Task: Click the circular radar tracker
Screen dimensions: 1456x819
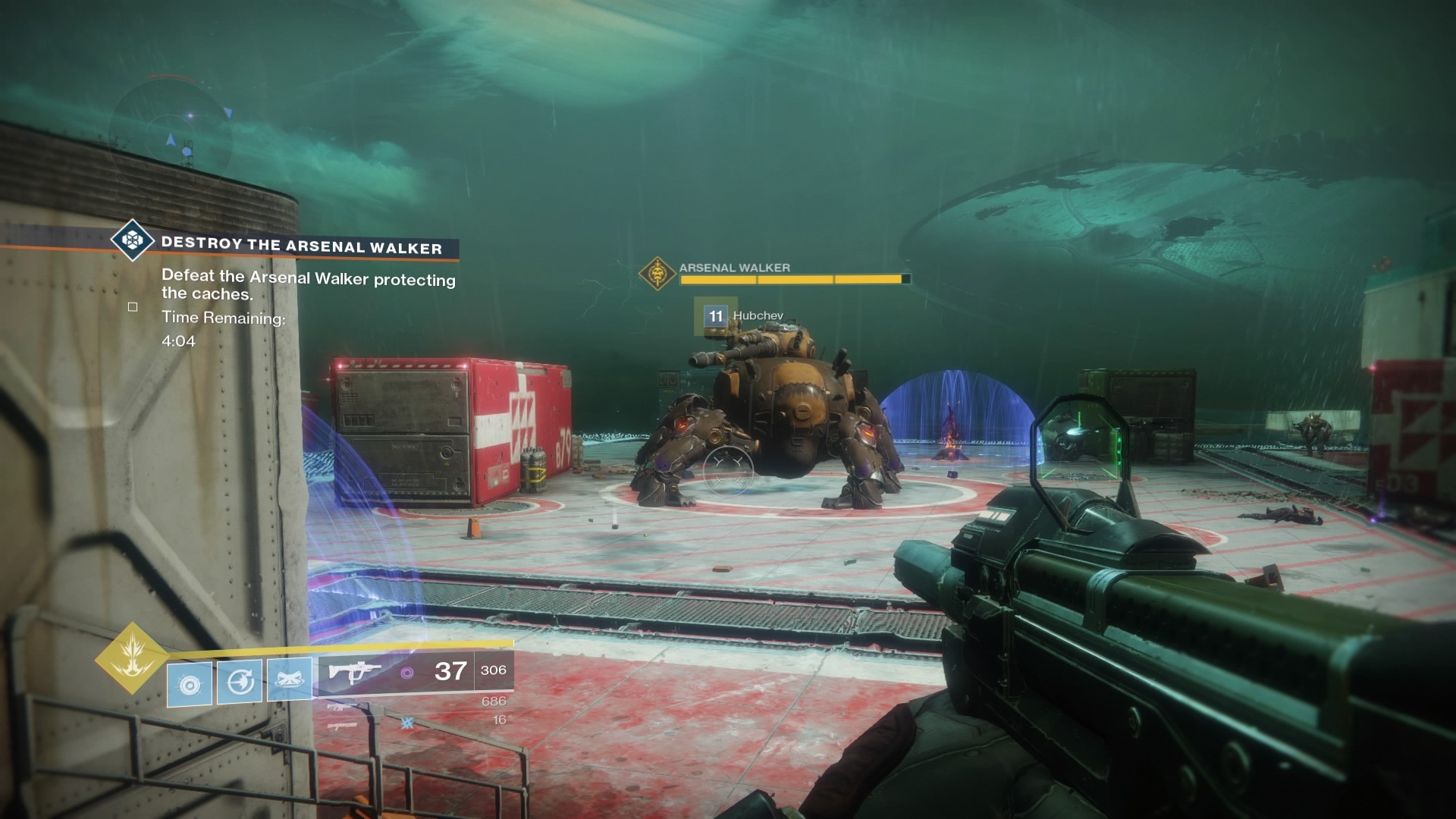Action: pos(170,130)
